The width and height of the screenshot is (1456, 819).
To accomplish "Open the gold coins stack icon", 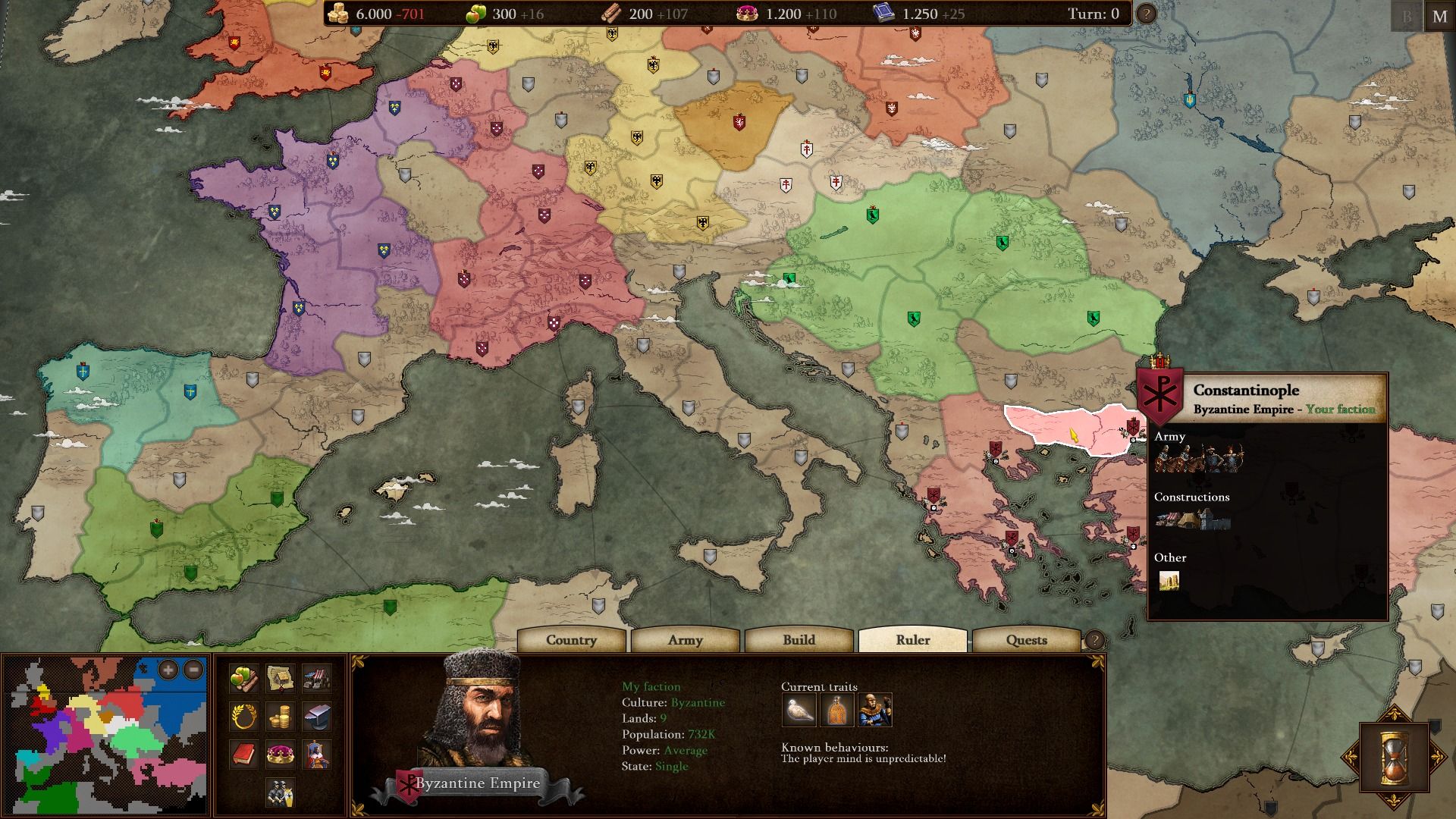I will pos(281,716).
